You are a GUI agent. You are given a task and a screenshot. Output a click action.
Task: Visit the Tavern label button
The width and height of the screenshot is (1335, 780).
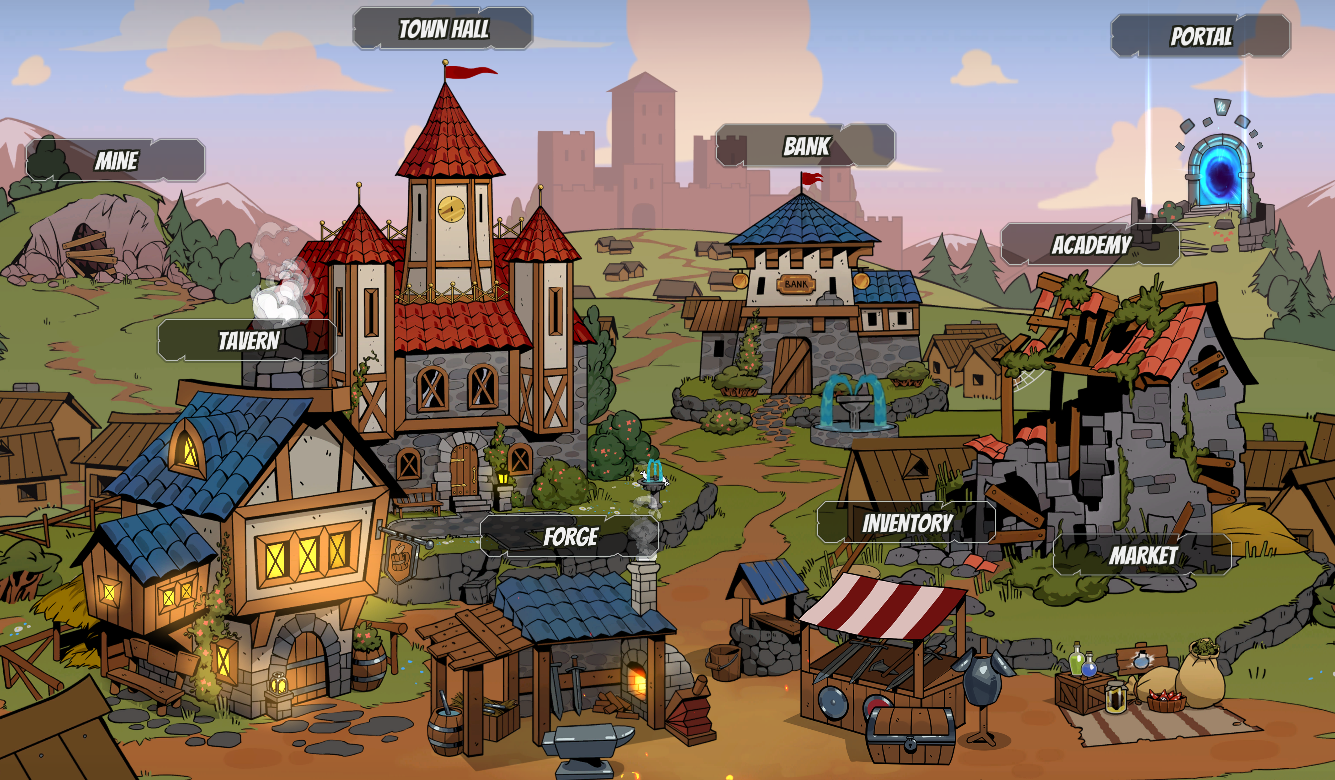(x=248, y=341)
